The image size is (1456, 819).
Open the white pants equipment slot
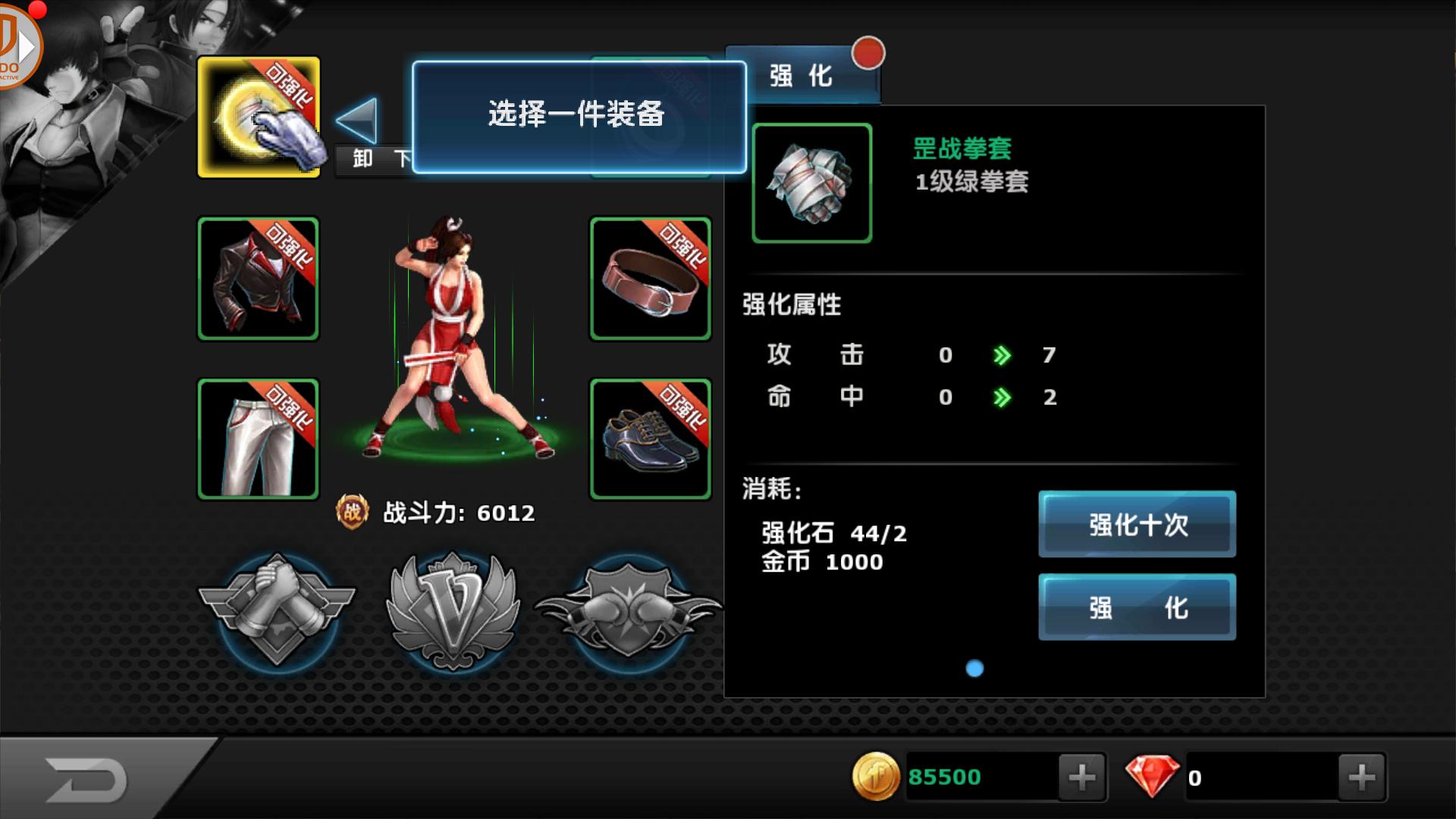pos(258,438)
